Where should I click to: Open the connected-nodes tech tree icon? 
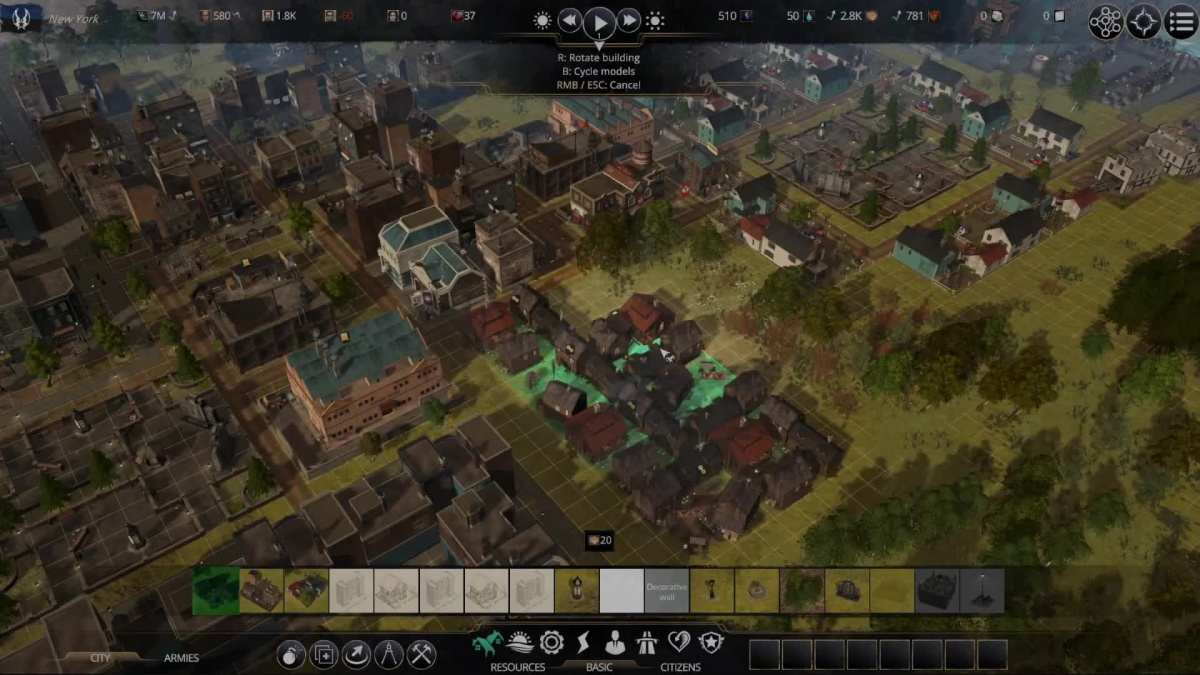[x=1106, y=22]
